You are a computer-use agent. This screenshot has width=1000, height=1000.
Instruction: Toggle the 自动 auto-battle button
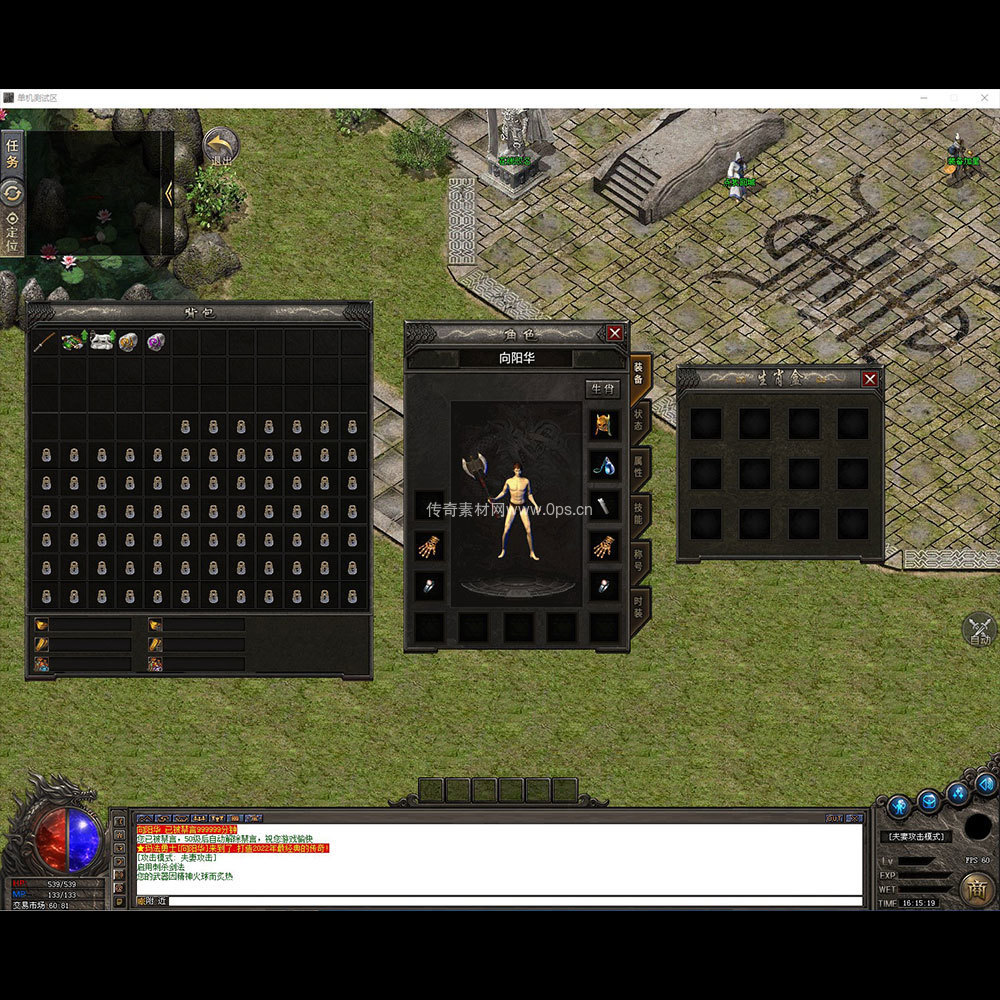tap(979, 631)
